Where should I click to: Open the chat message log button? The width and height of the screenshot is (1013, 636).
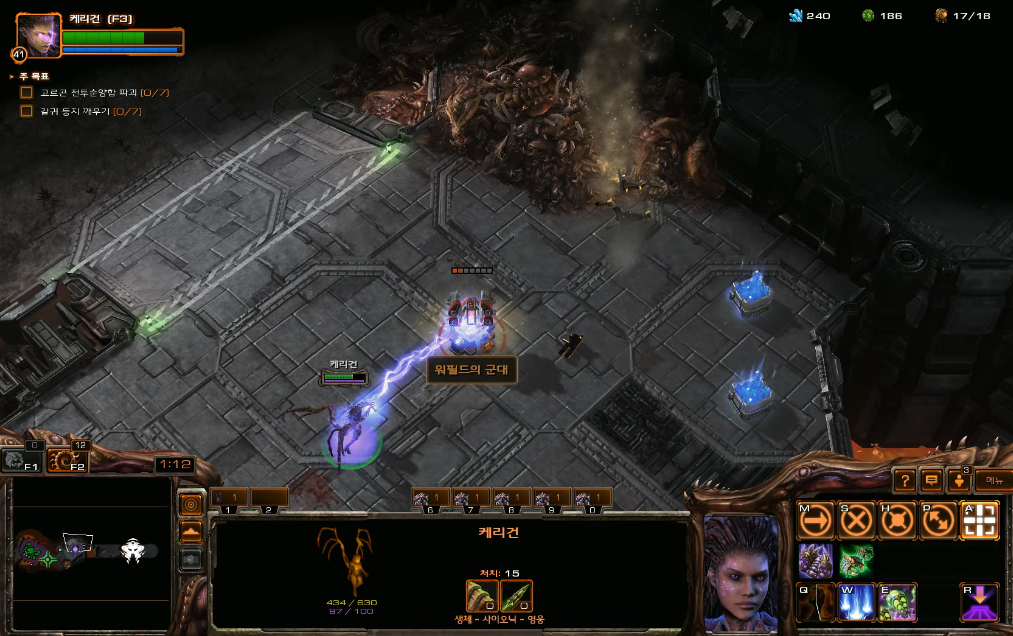pos(931,480)
